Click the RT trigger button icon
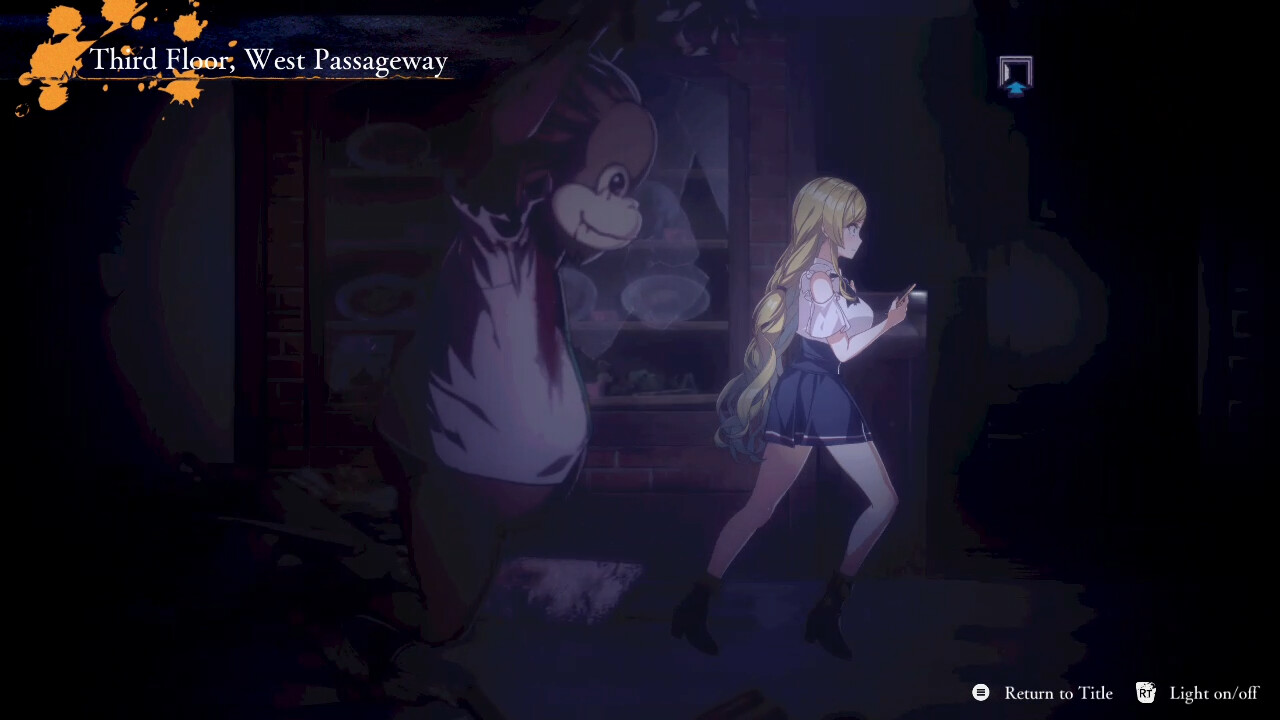1280x720 pixels. pyautogui.click(x=1146, y=692)
